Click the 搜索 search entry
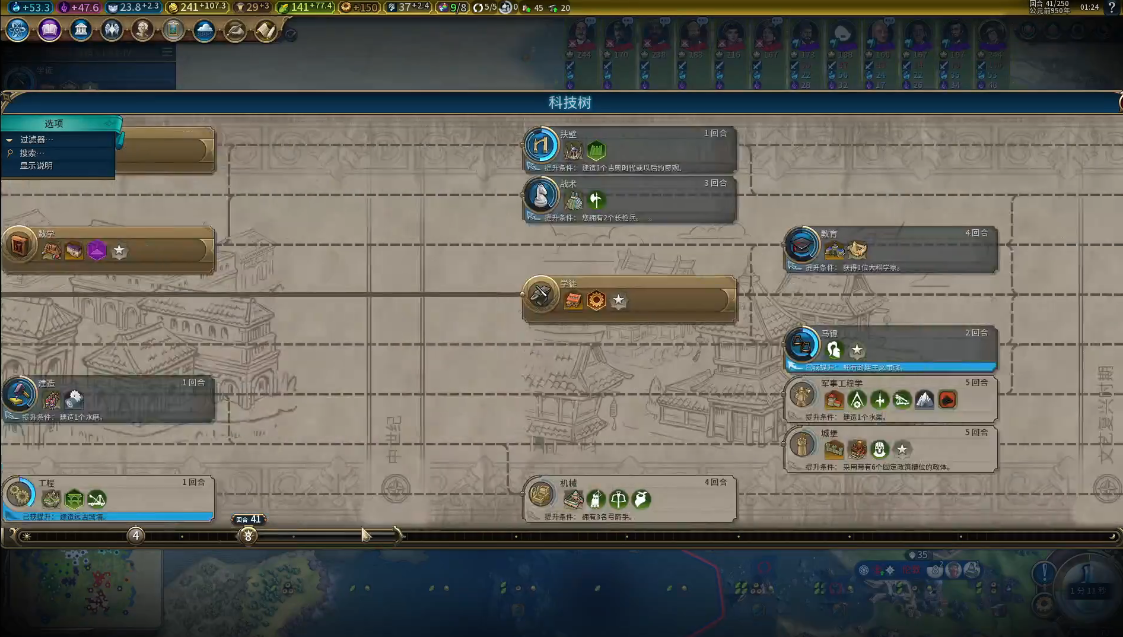Viewport: 1123px width, 637px height. click(28, 153)
